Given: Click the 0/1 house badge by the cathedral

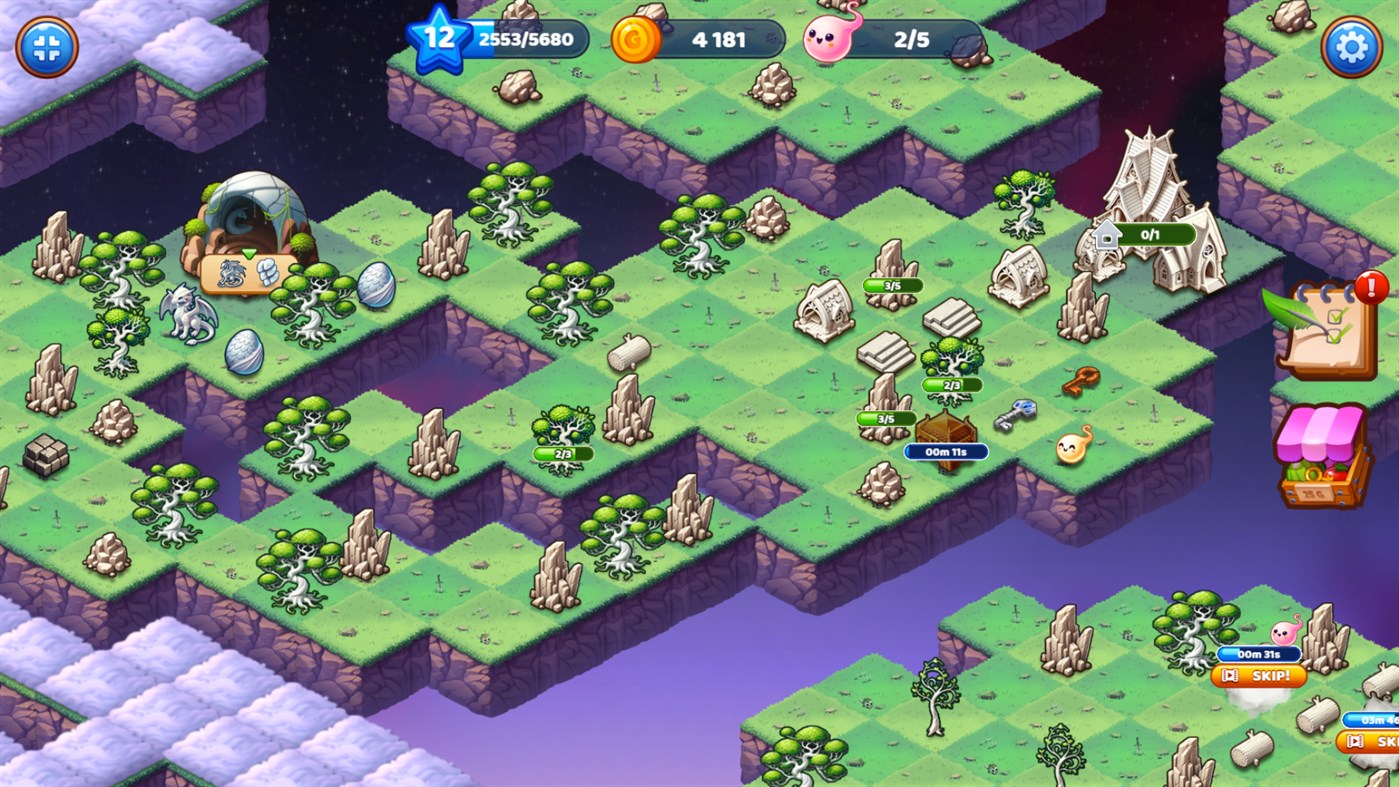Looking at the screenshot, I should click(x=1144, y=234).
